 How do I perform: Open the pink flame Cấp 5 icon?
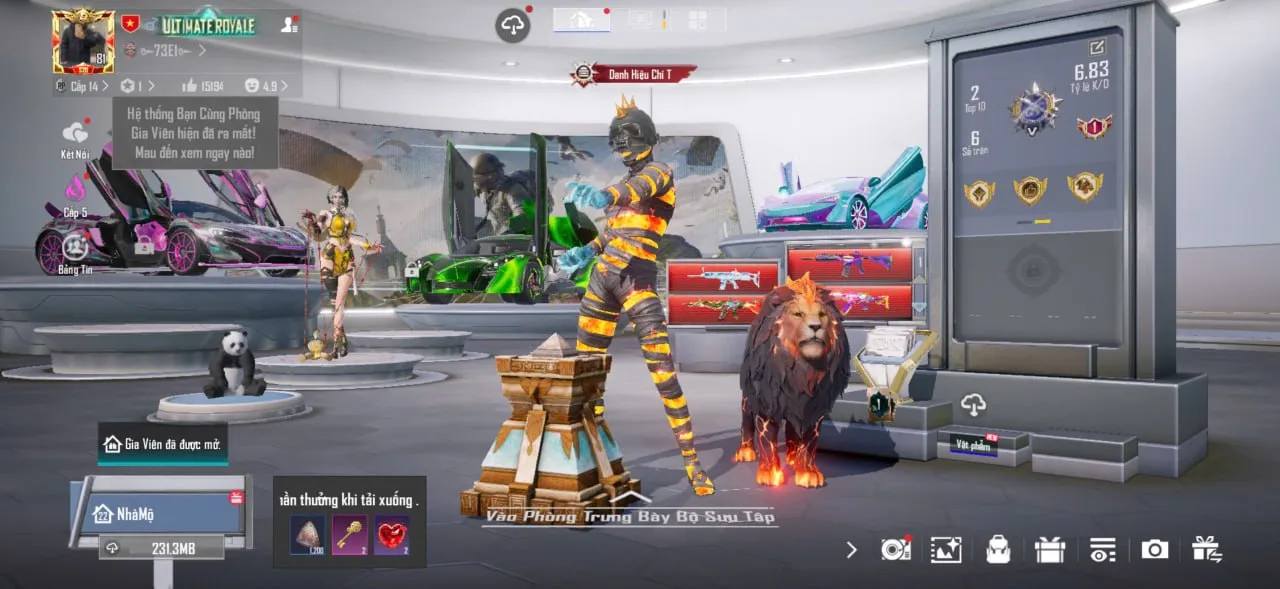point(76,188)
